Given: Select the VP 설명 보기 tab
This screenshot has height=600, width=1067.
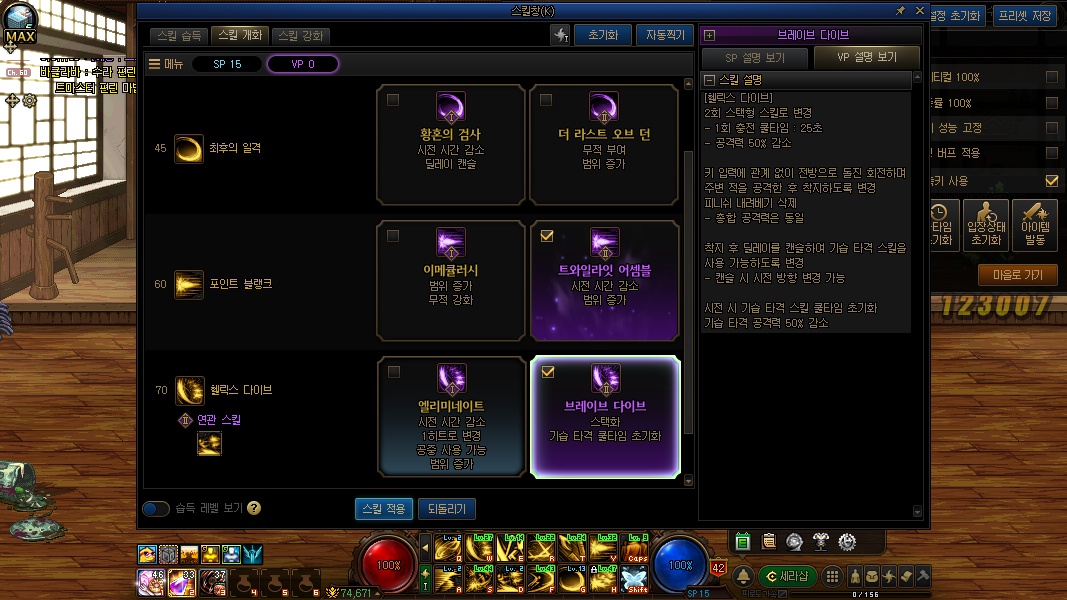Looking at the screenshot, I should [867, 57].
